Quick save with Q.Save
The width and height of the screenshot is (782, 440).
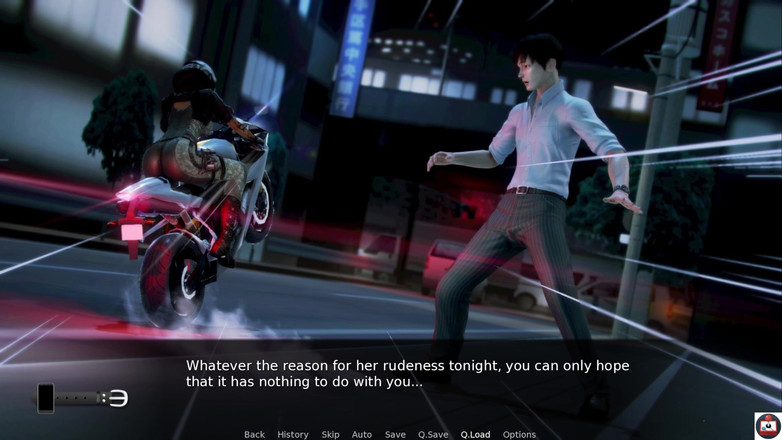pyautogui.click(x=433, y=434)
